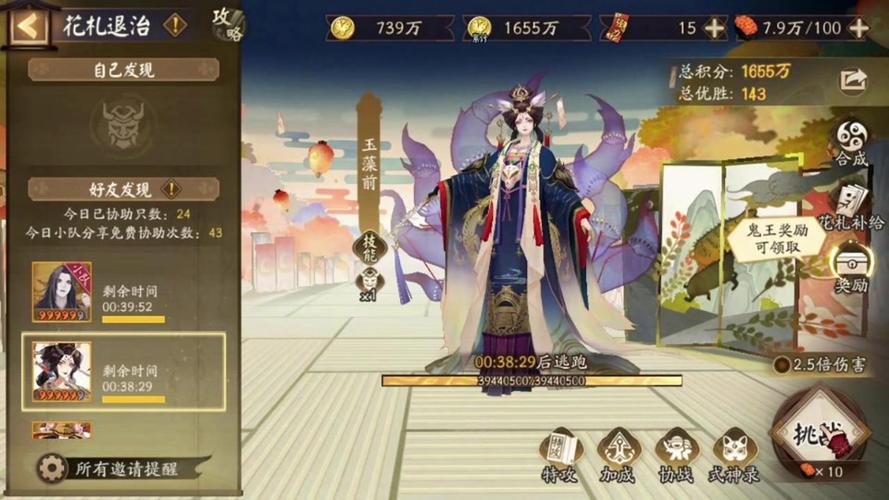Image resolution: width=889 pixels, height=500 pixels.
Task: Open 合成 synthesis
Action: tap(852, 142)
